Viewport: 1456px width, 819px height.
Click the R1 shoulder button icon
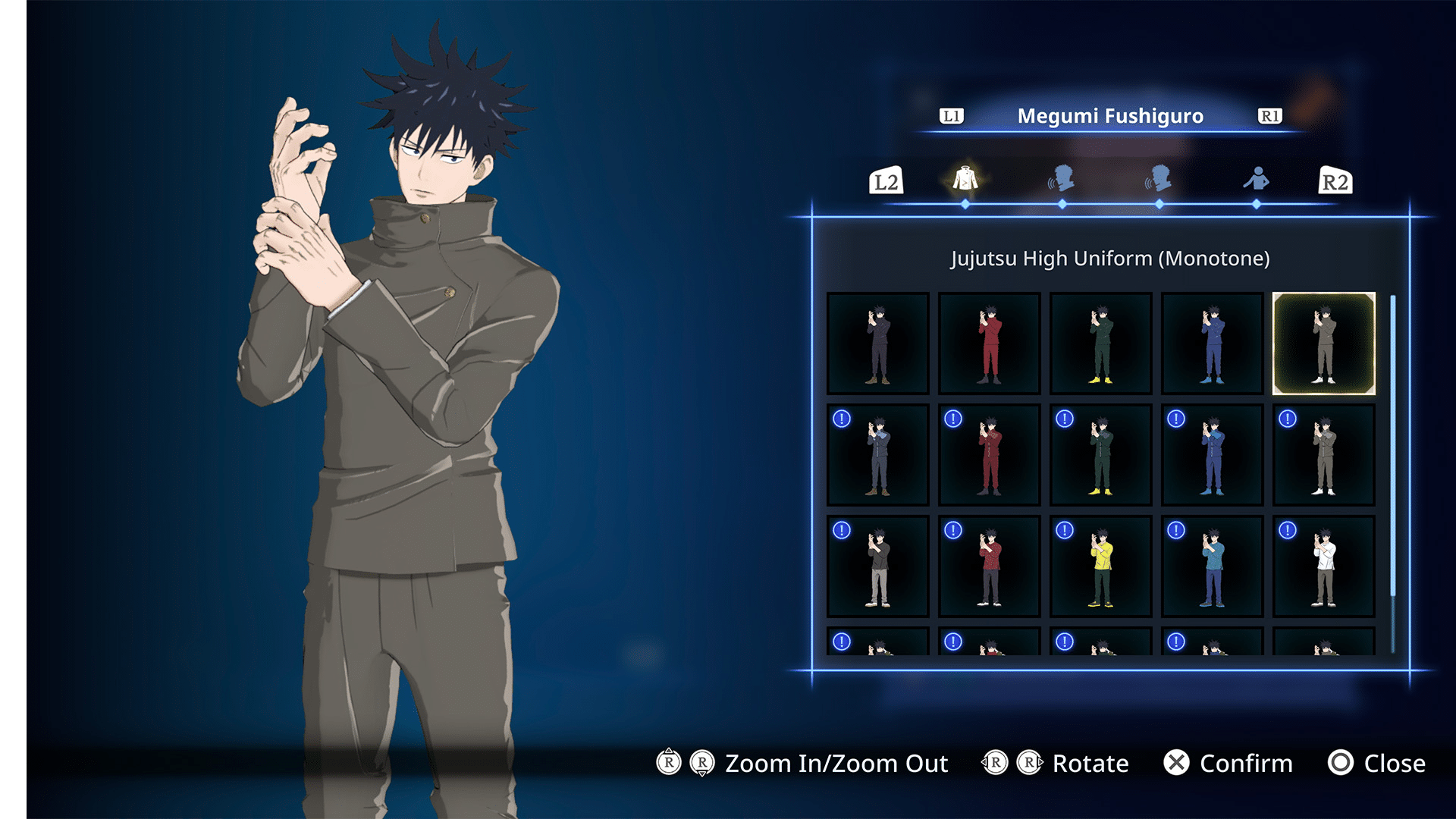[x=1270, y=116]
